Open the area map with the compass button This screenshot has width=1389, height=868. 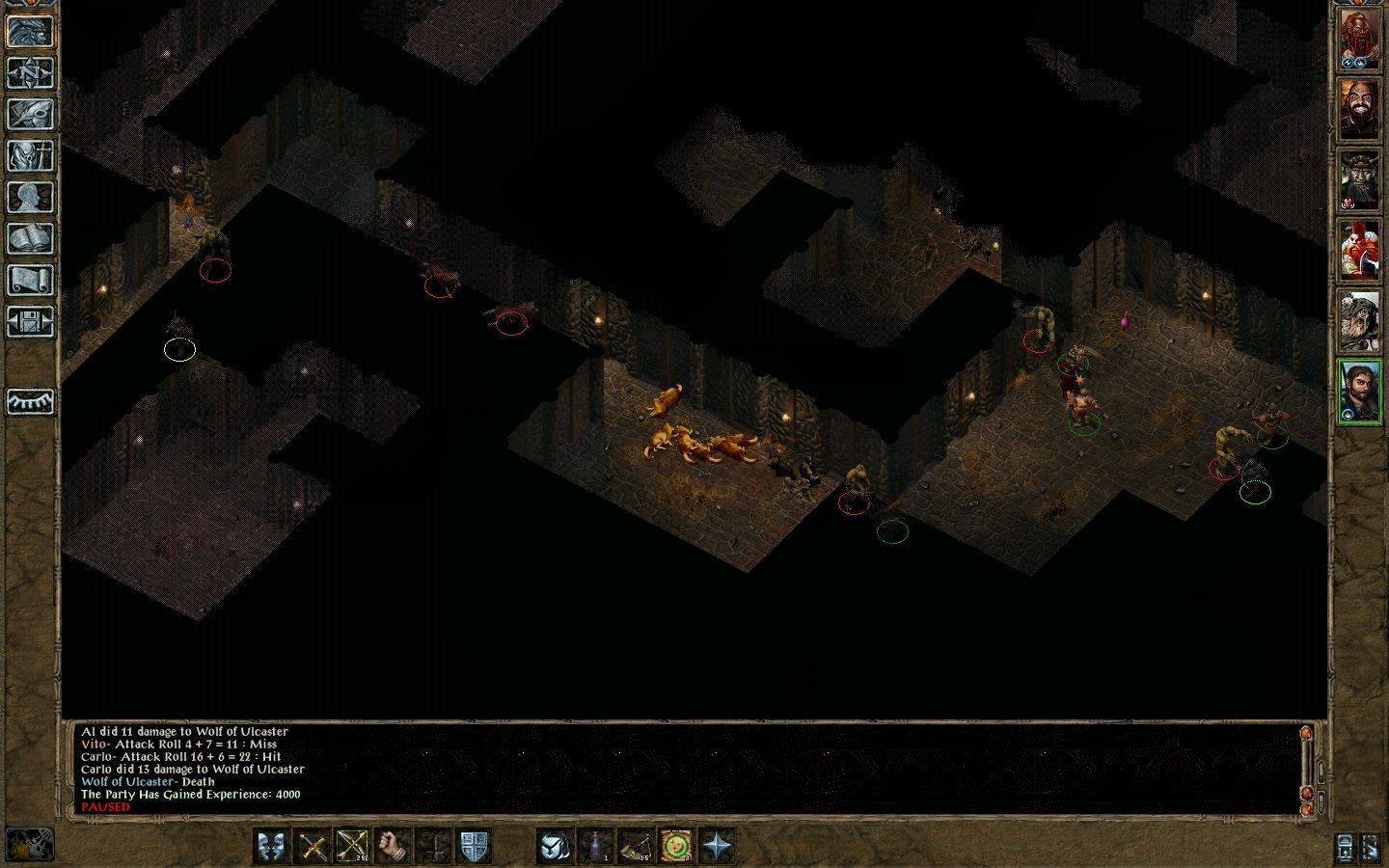[x=30, y=73]
